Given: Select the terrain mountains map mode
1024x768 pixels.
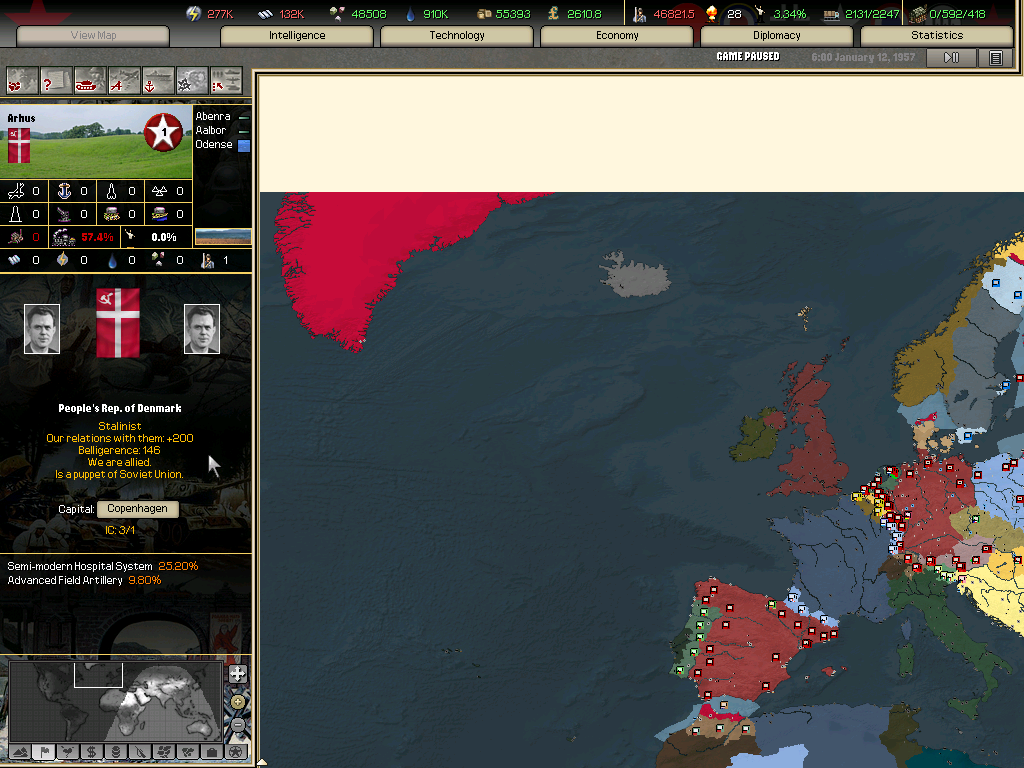Looking at the screenshot, I should (19, 752).
